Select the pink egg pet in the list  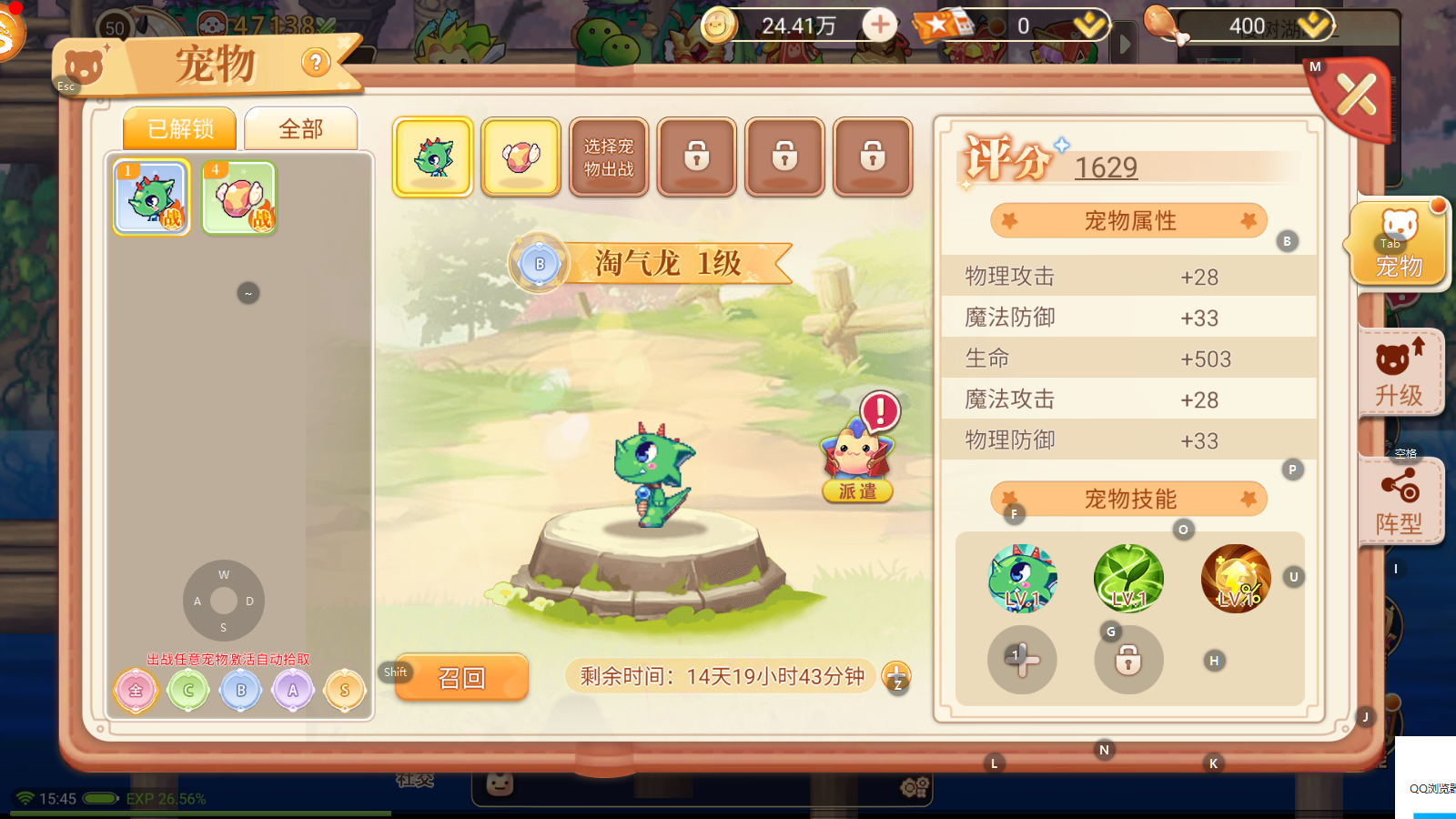[x=238, y=197]
